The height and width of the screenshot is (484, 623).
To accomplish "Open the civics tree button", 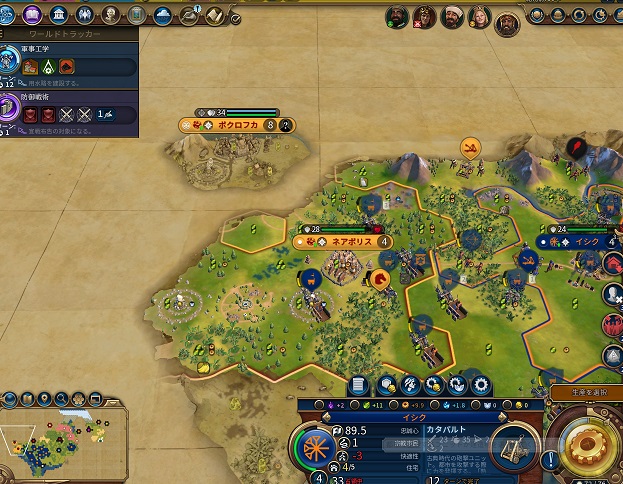I will tap(34, 15).
